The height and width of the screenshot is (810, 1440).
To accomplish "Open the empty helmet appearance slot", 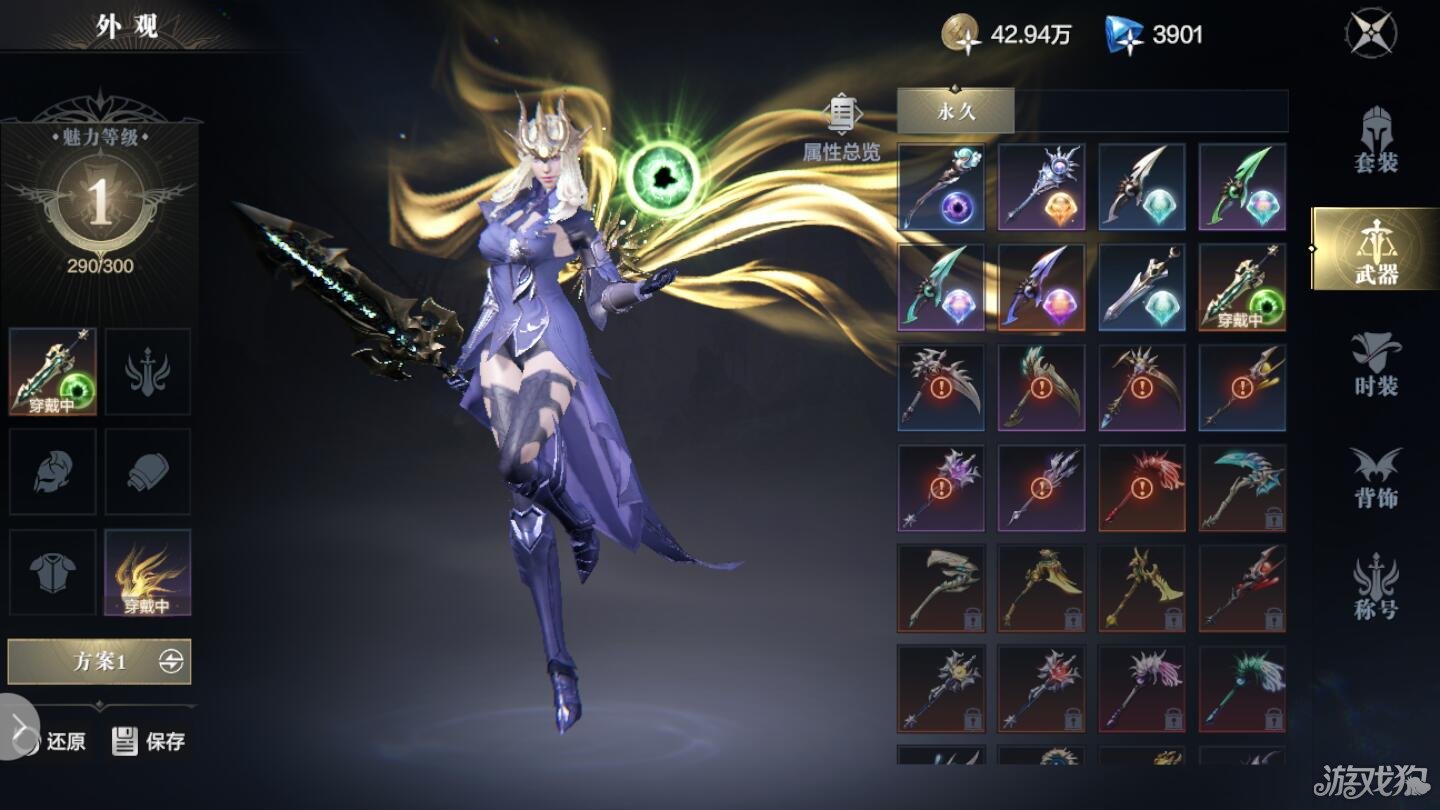I will click(x=53, y=472).
